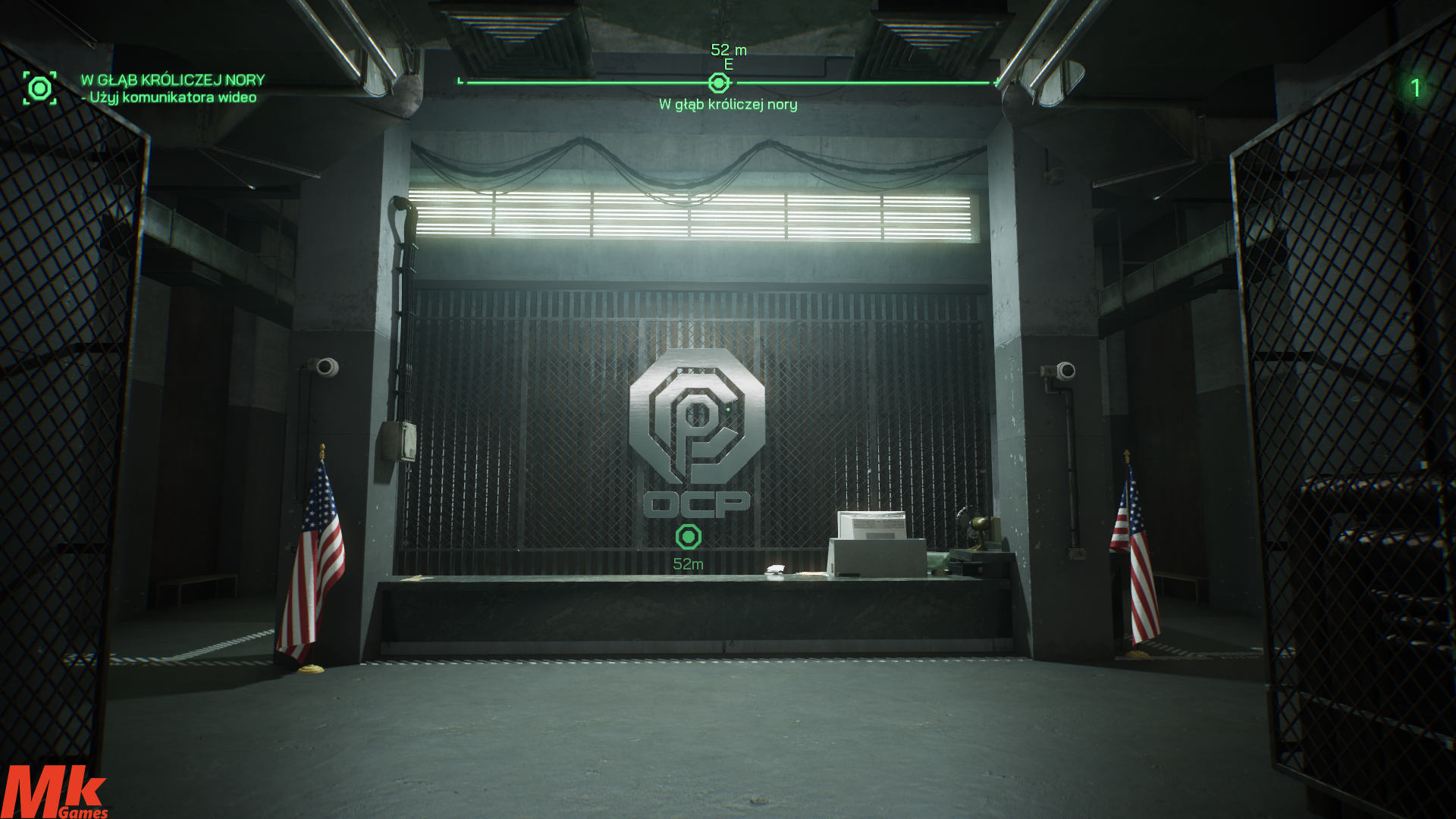Select the 52m waypoint marker below OCP logo

(689, 538)
